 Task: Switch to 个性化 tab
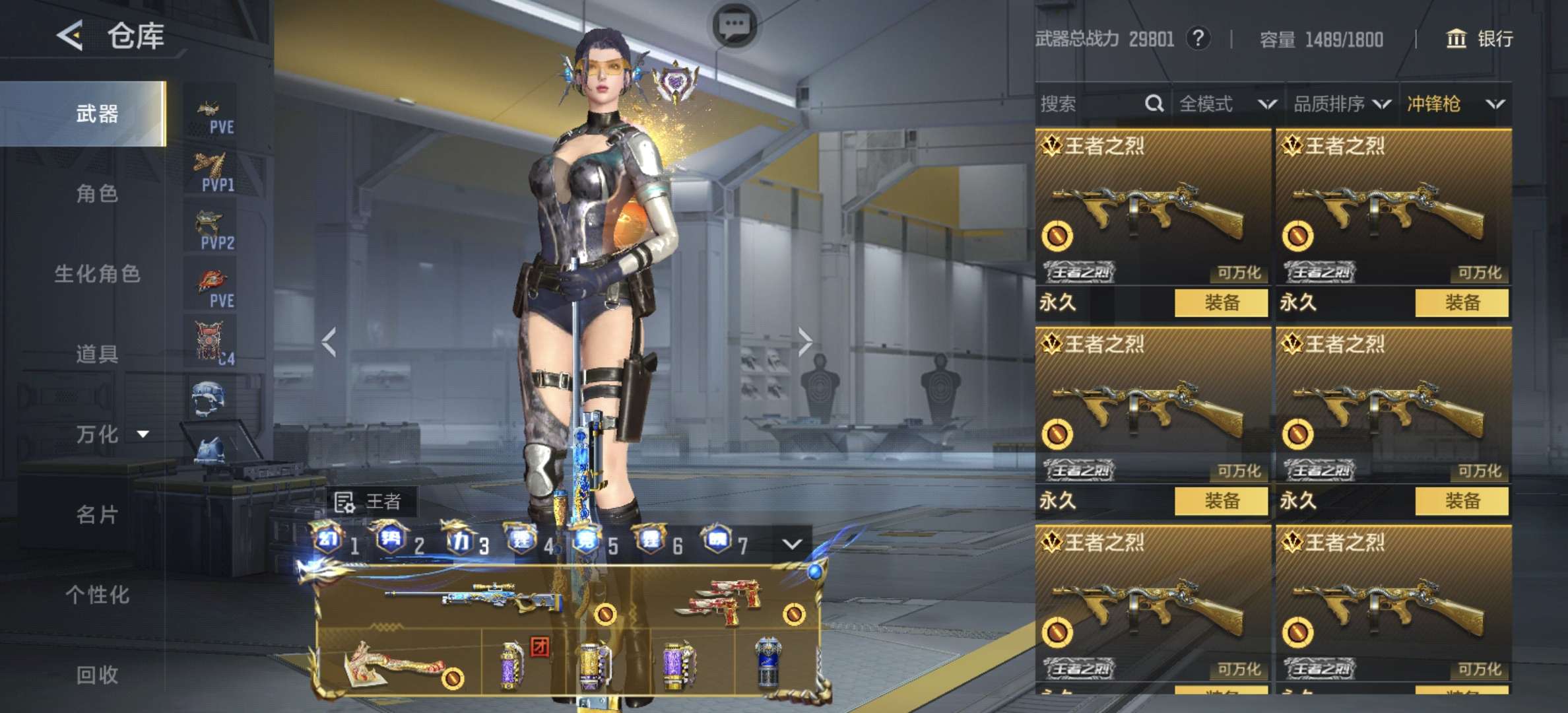click(x=97, y=595)
